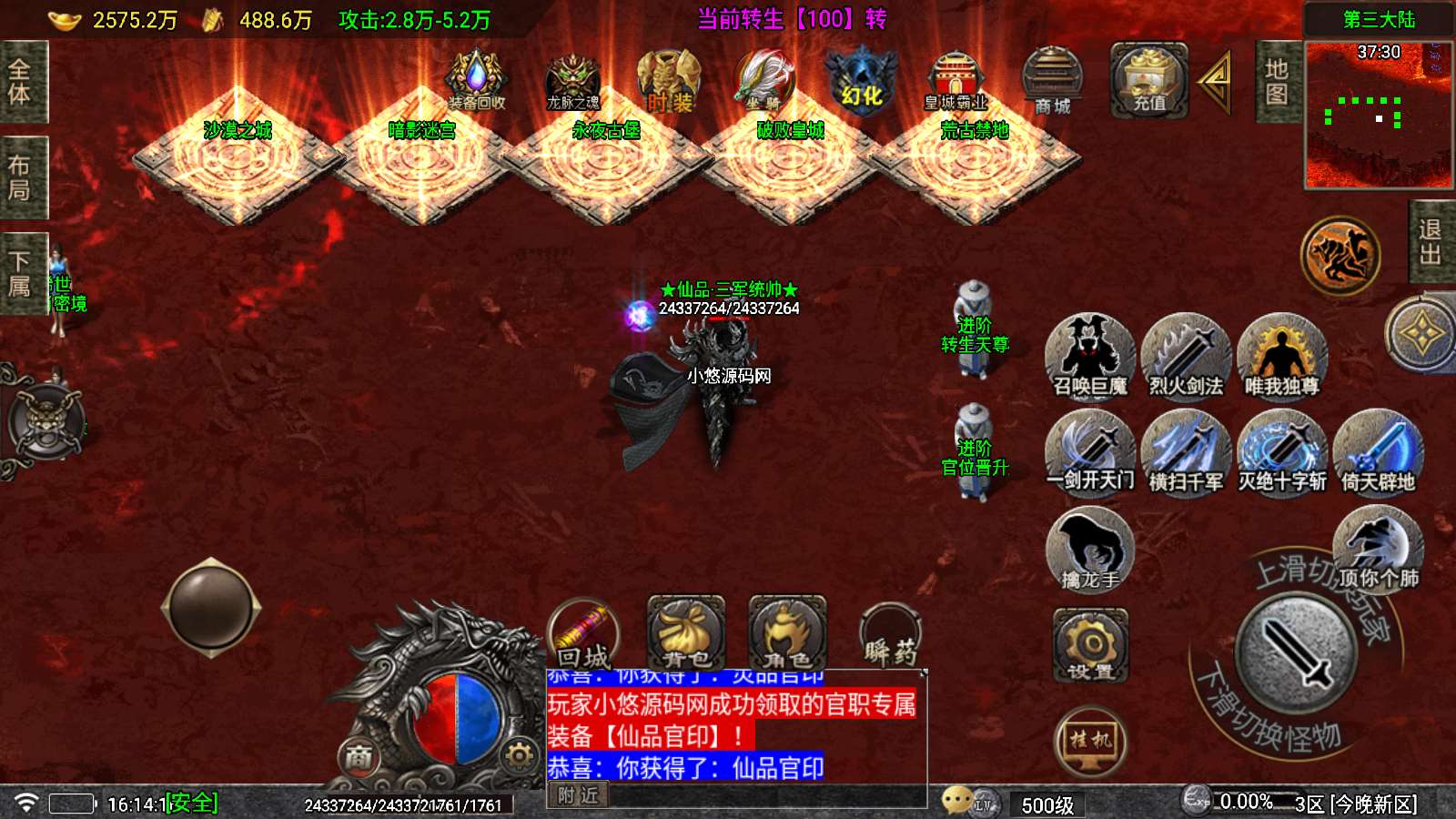Open the 地图 map button
This screenshot has height=819, width=1456.
1277,82
